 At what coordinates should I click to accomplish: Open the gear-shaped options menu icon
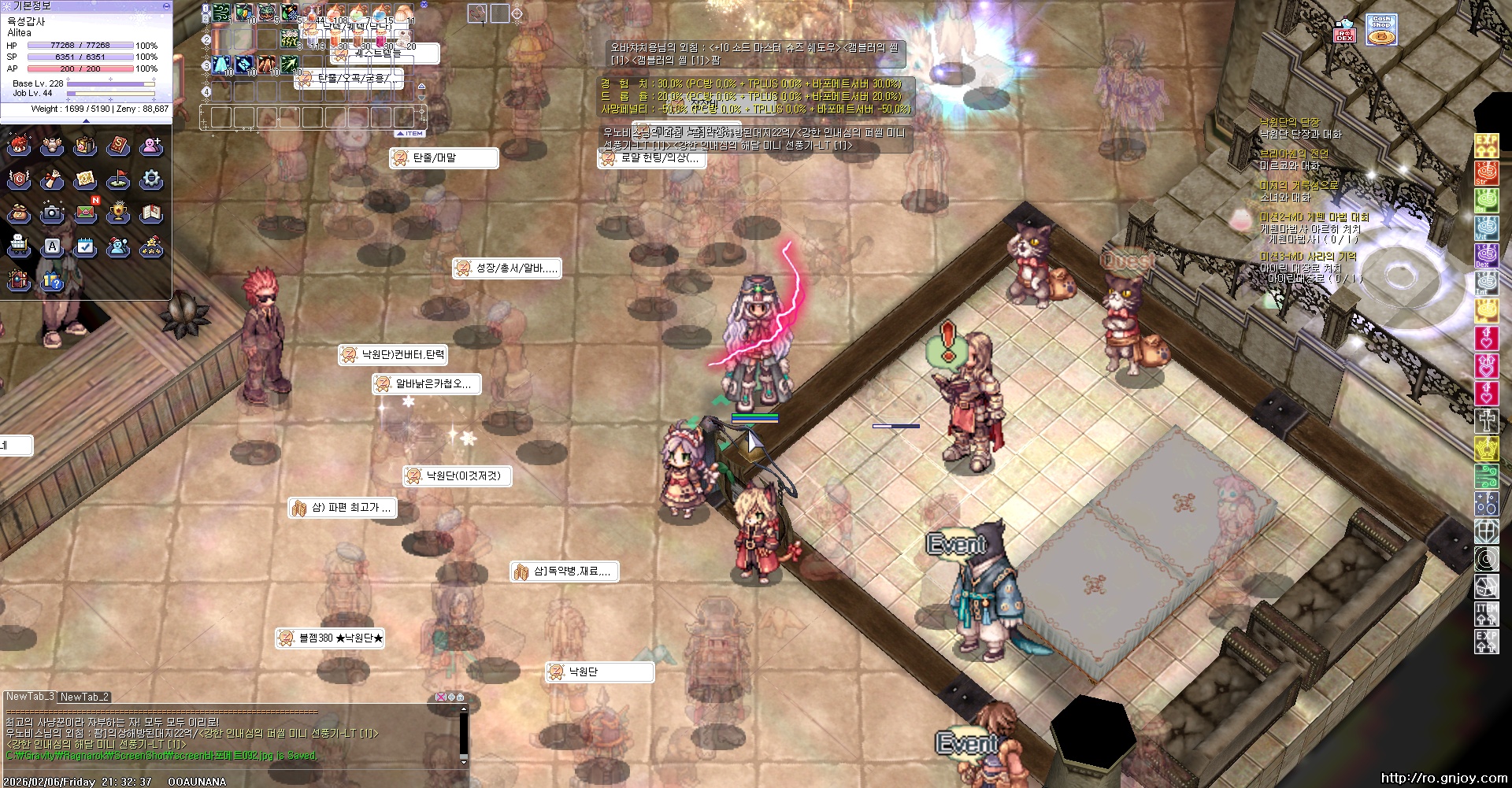[x=151, y=179]
